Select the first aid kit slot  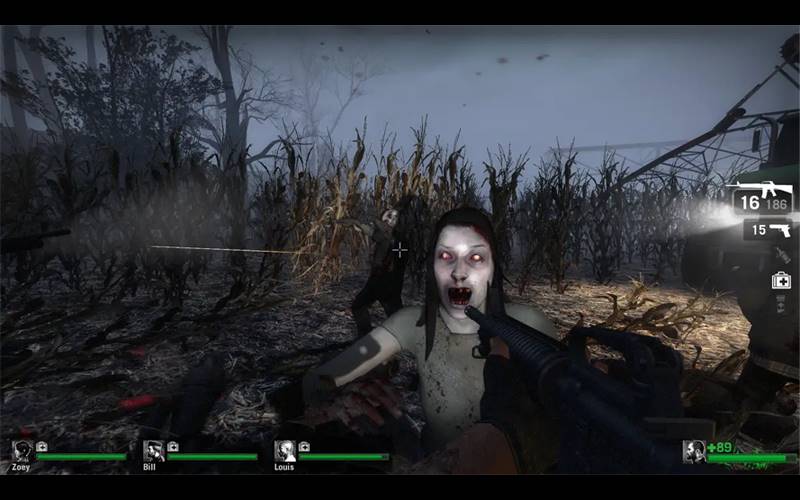(x=780, y=280)
